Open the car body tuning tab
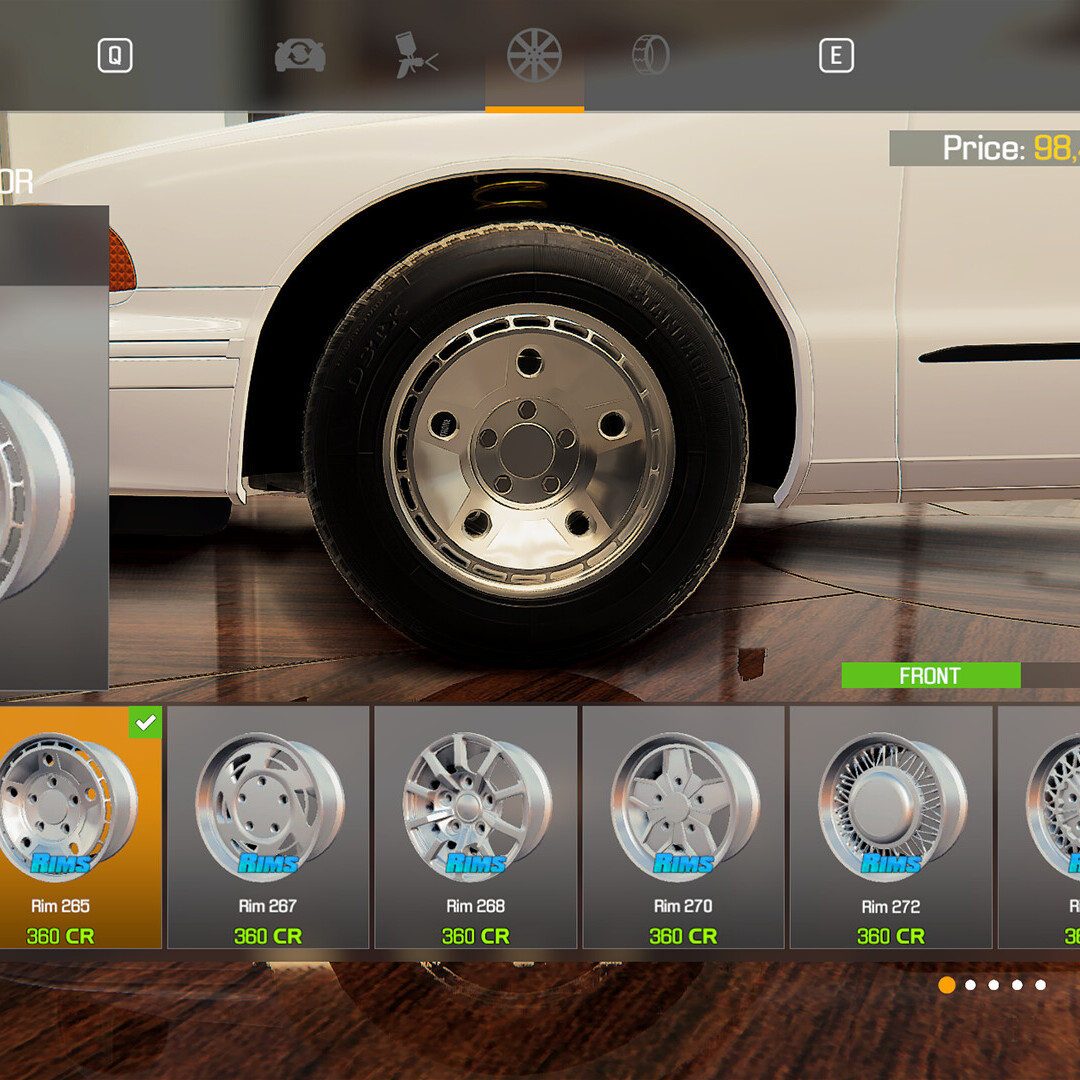Image resolution: width=1080 pixels, height=1080 pixels. 300,56
